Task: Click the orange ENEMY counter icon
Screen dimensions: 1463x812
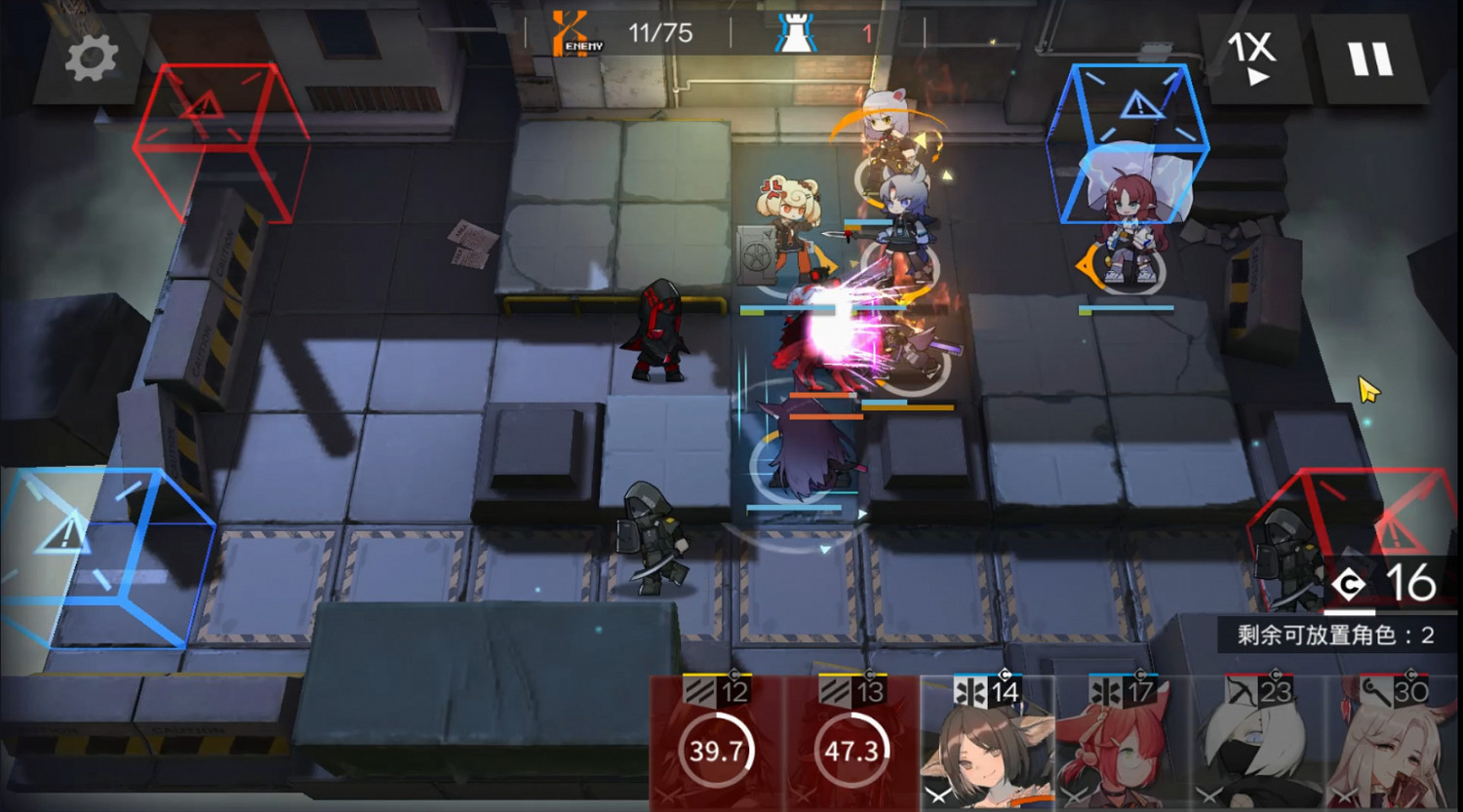Action: 569,32
